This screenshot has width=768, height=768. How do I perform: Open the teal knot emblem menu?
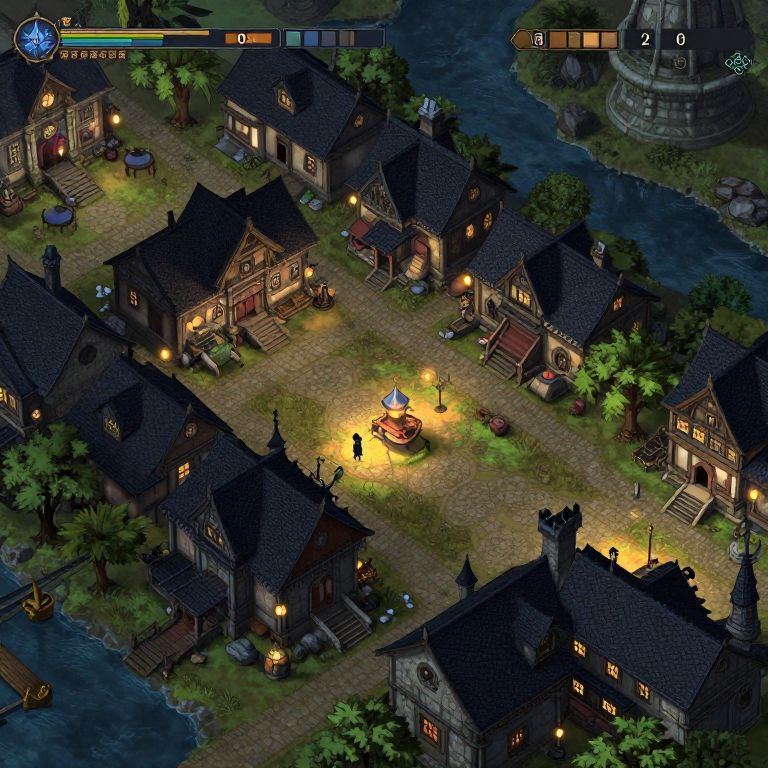pos(738,63)
